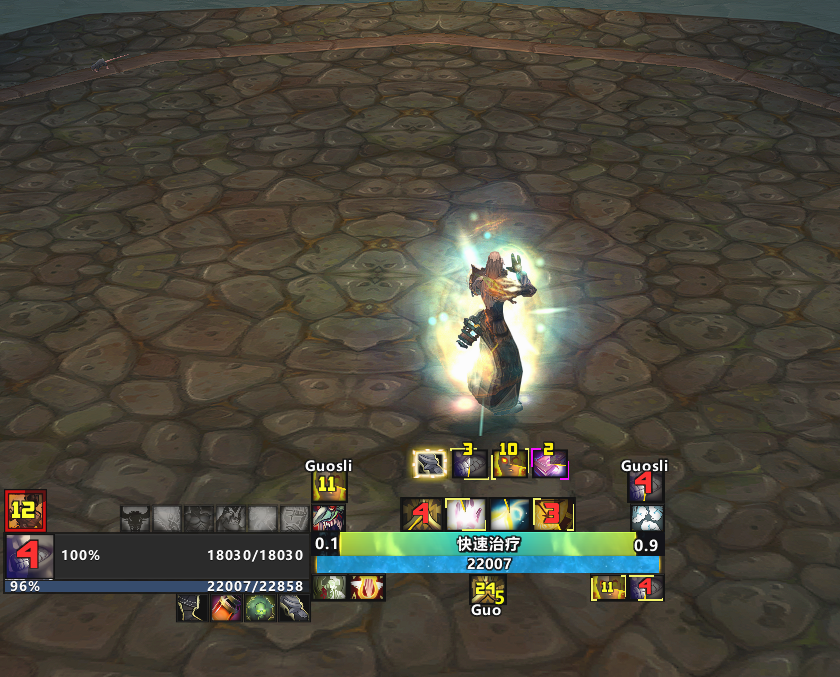Activate the red flaming hand icon
The width and height of the screenshot is (840, 677).
tap(367, 588)
